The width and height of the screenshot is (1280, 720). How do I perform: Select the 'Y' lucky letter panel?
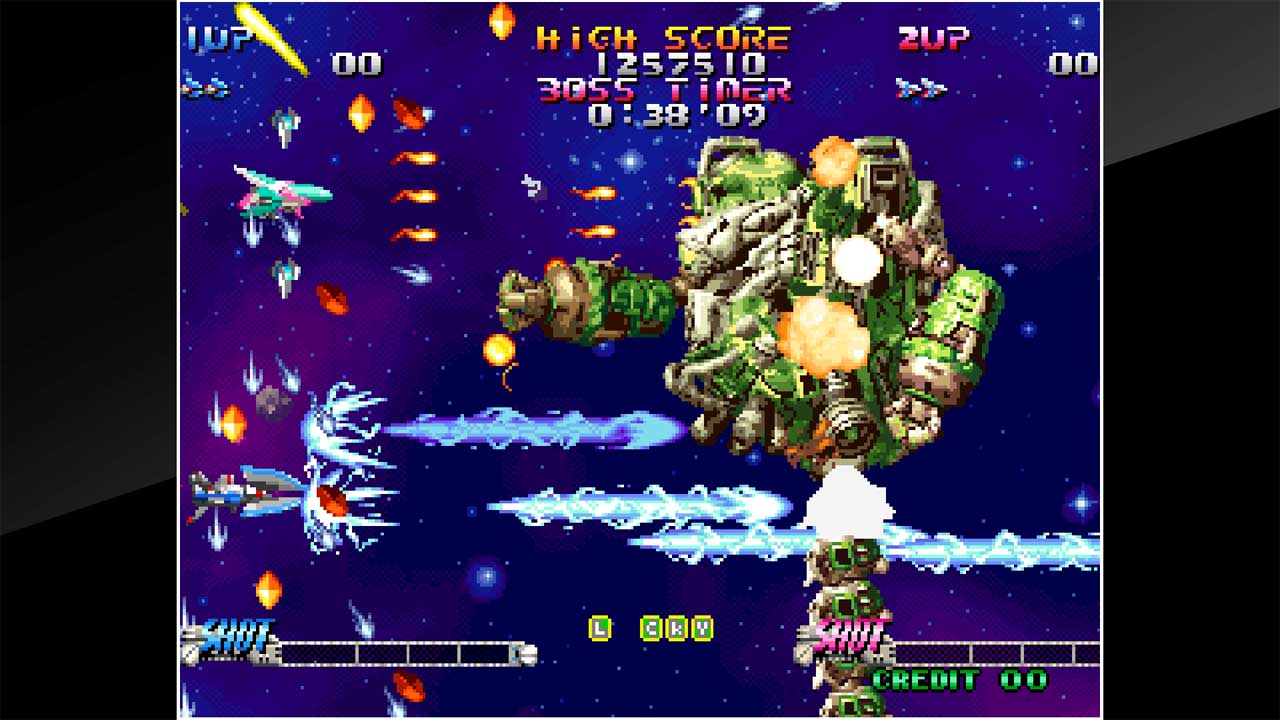click(703, 628)
